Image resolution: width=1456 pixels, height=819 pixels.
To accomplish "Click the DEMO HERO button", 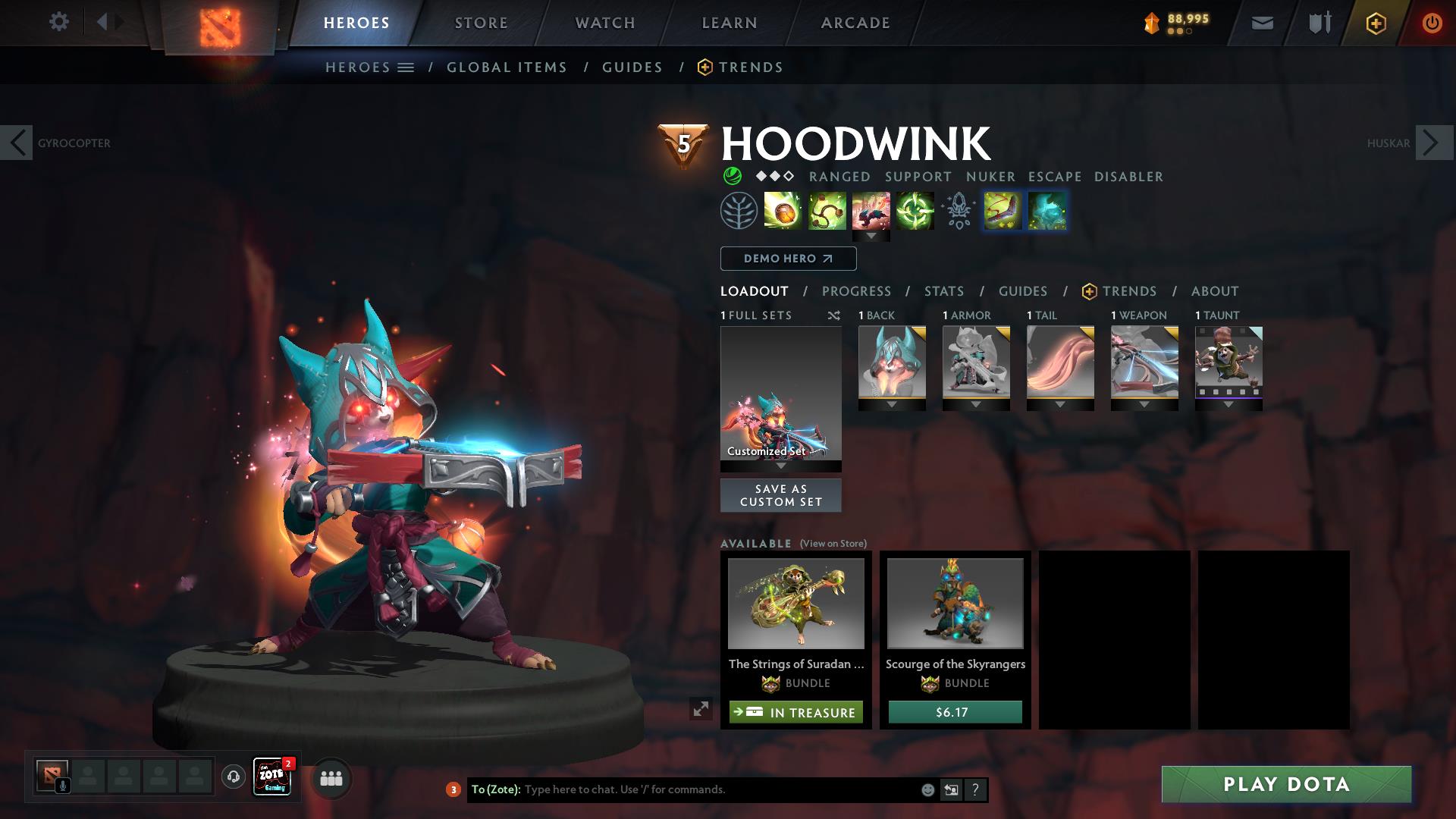I will pyautogui.click(x=787, y=259).
